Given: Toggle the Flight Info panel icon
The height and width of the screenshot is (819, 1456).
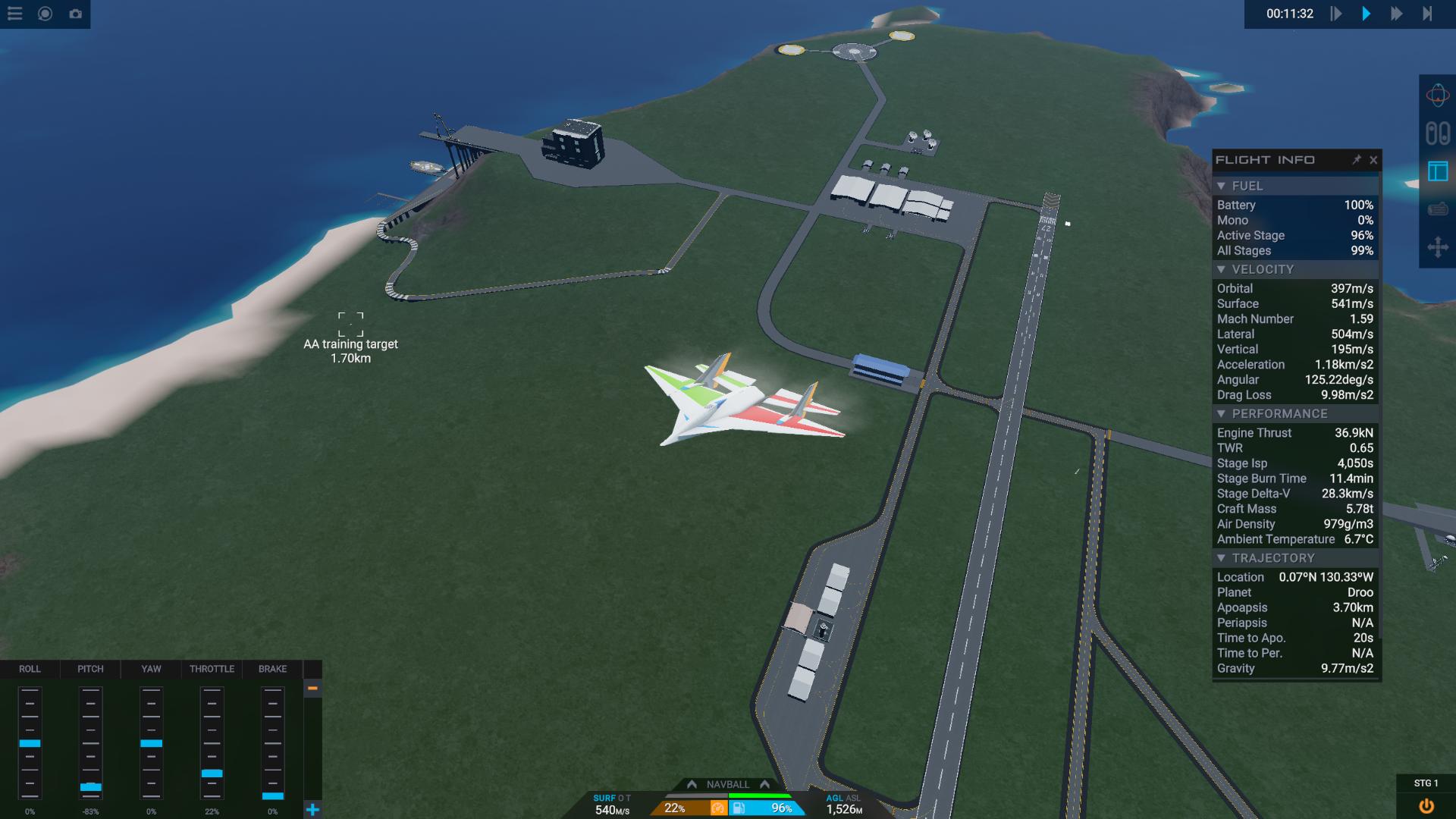Looking at the screenshot, I should 1437,171.
